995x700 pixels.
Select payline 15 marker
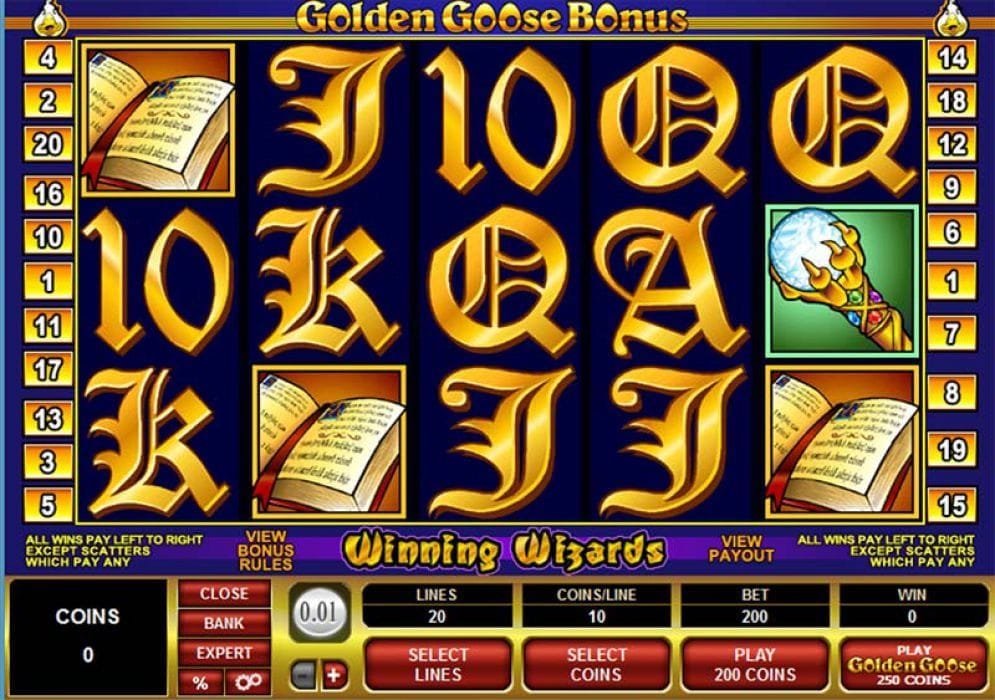951,503
